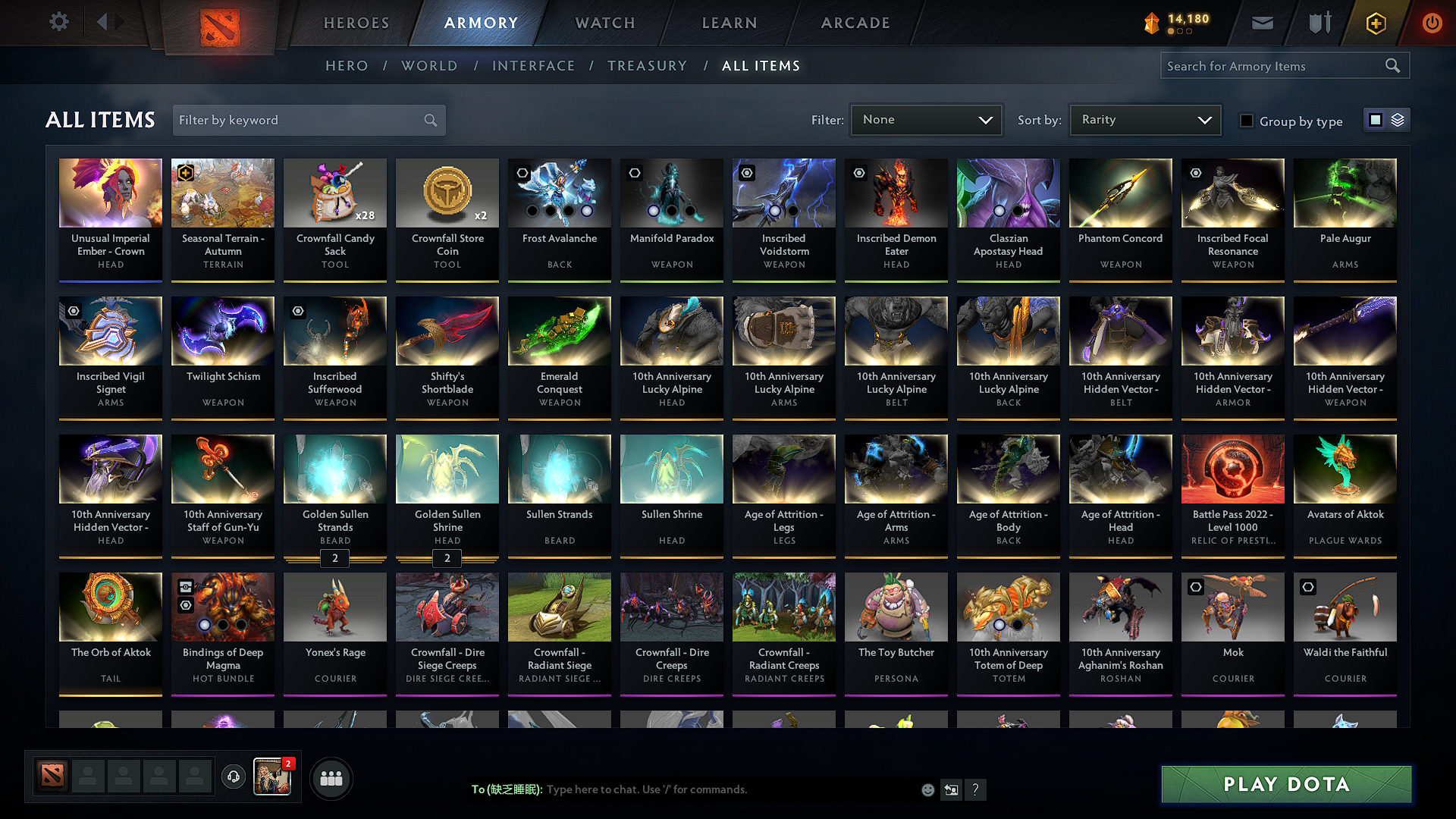Open the Filter None dropdown
Viewport: 1456px width, 819px height.
926,119
